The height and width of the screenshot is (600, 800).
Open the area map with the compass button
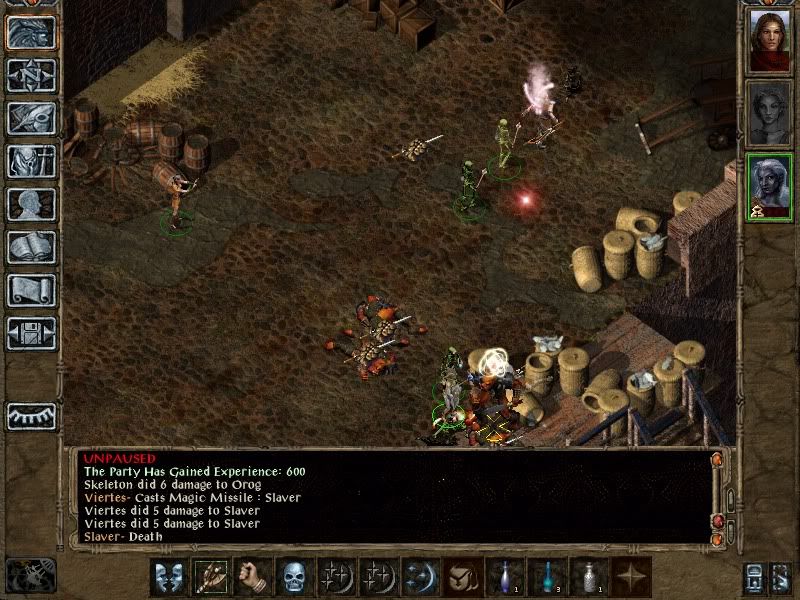coord(31,75)
